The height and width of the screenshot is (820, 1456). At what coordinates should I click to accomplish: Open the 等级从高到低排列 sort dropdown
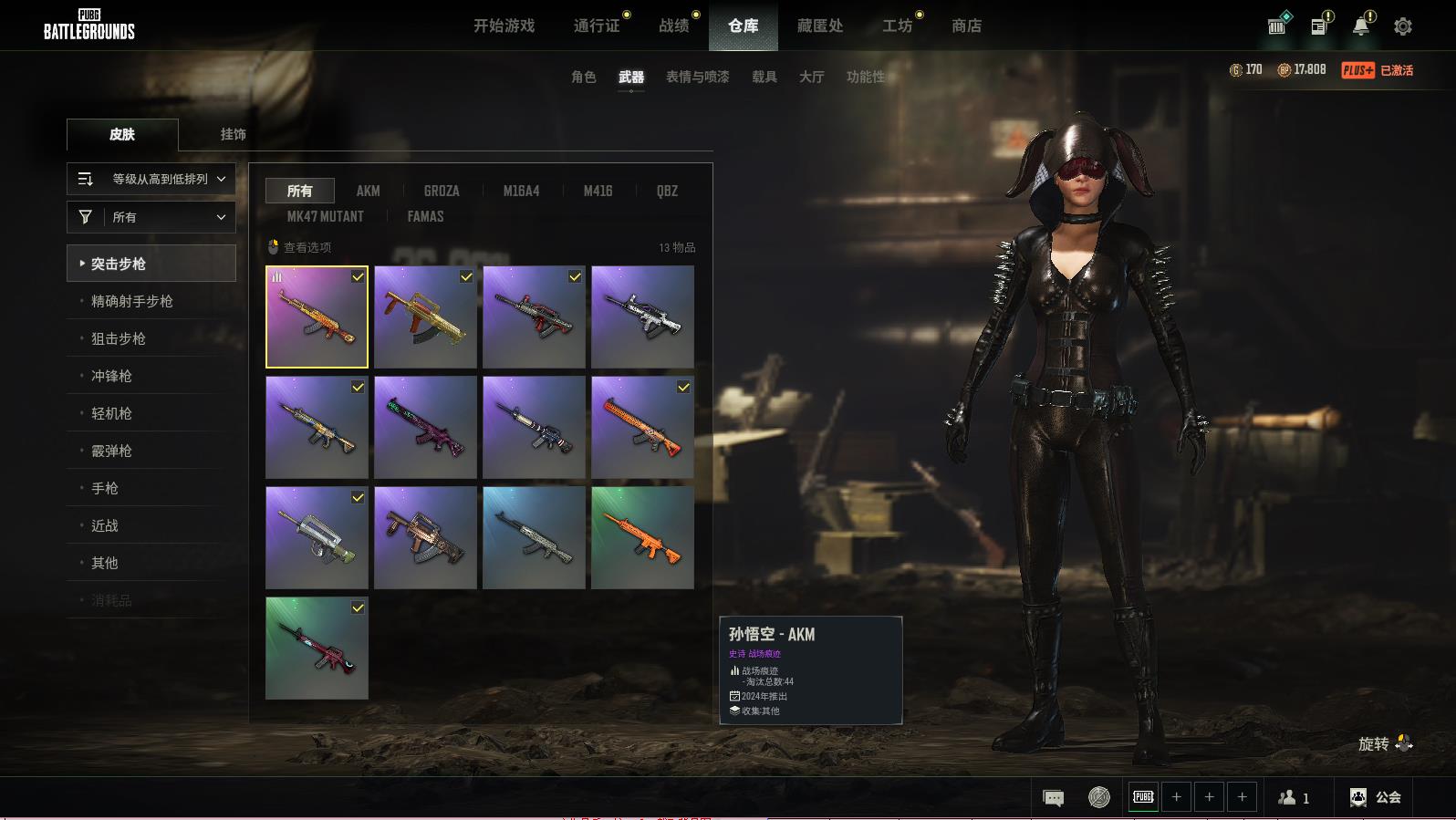tap(151, 179)
